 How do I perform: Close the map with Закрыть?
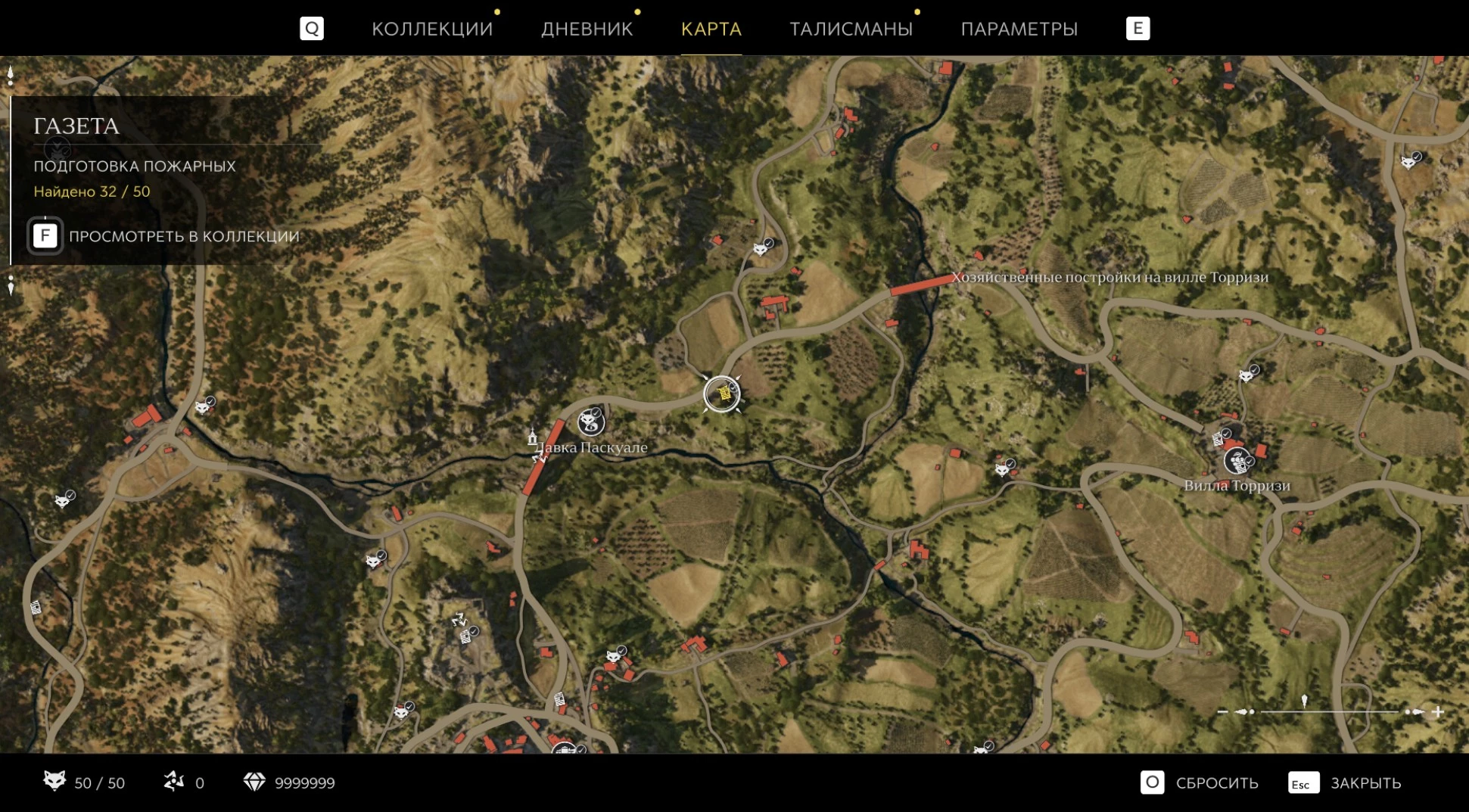1345,782
